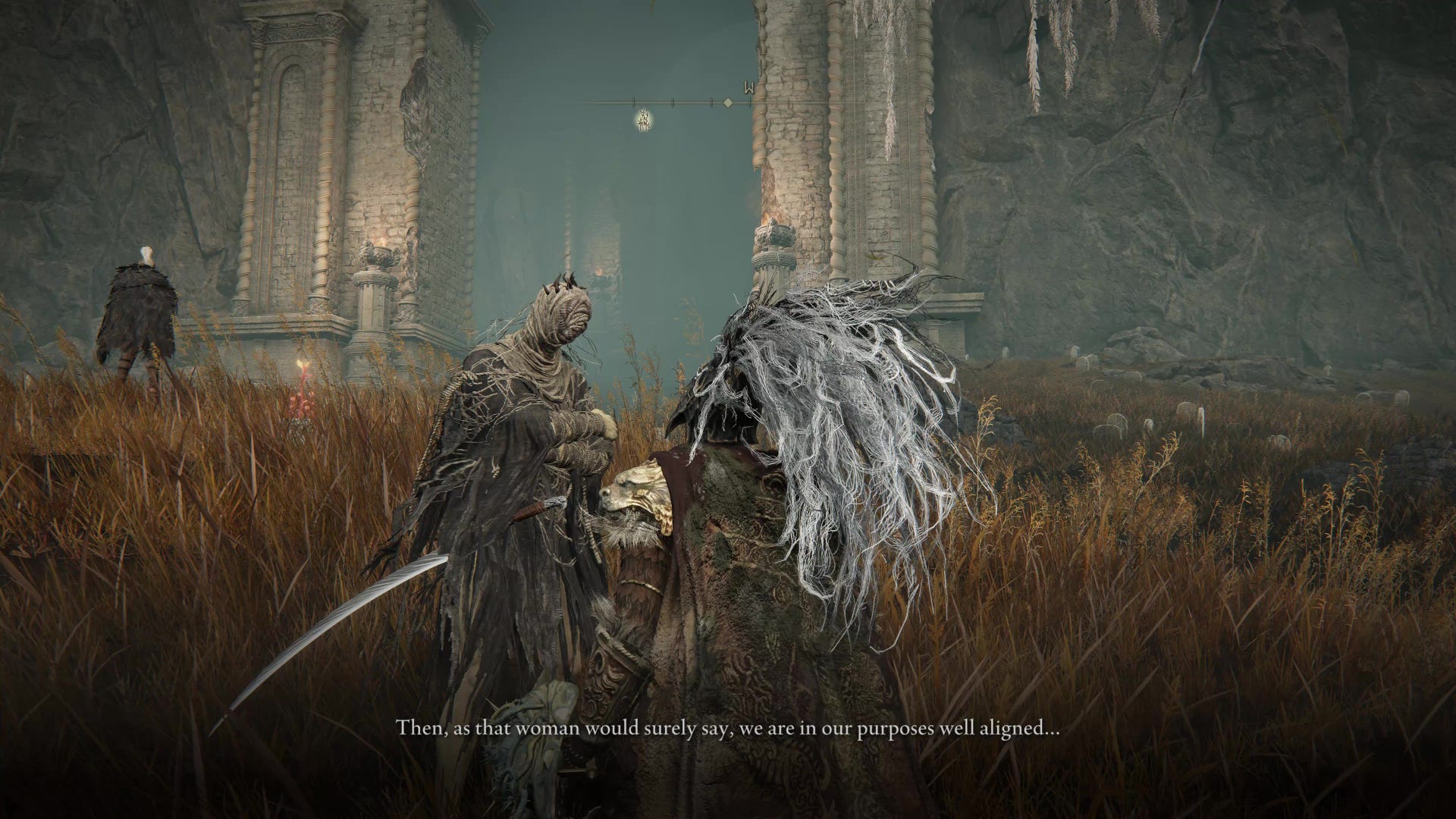
Task: Select the diamond marker on the compass bar
Action: [727, 102]
